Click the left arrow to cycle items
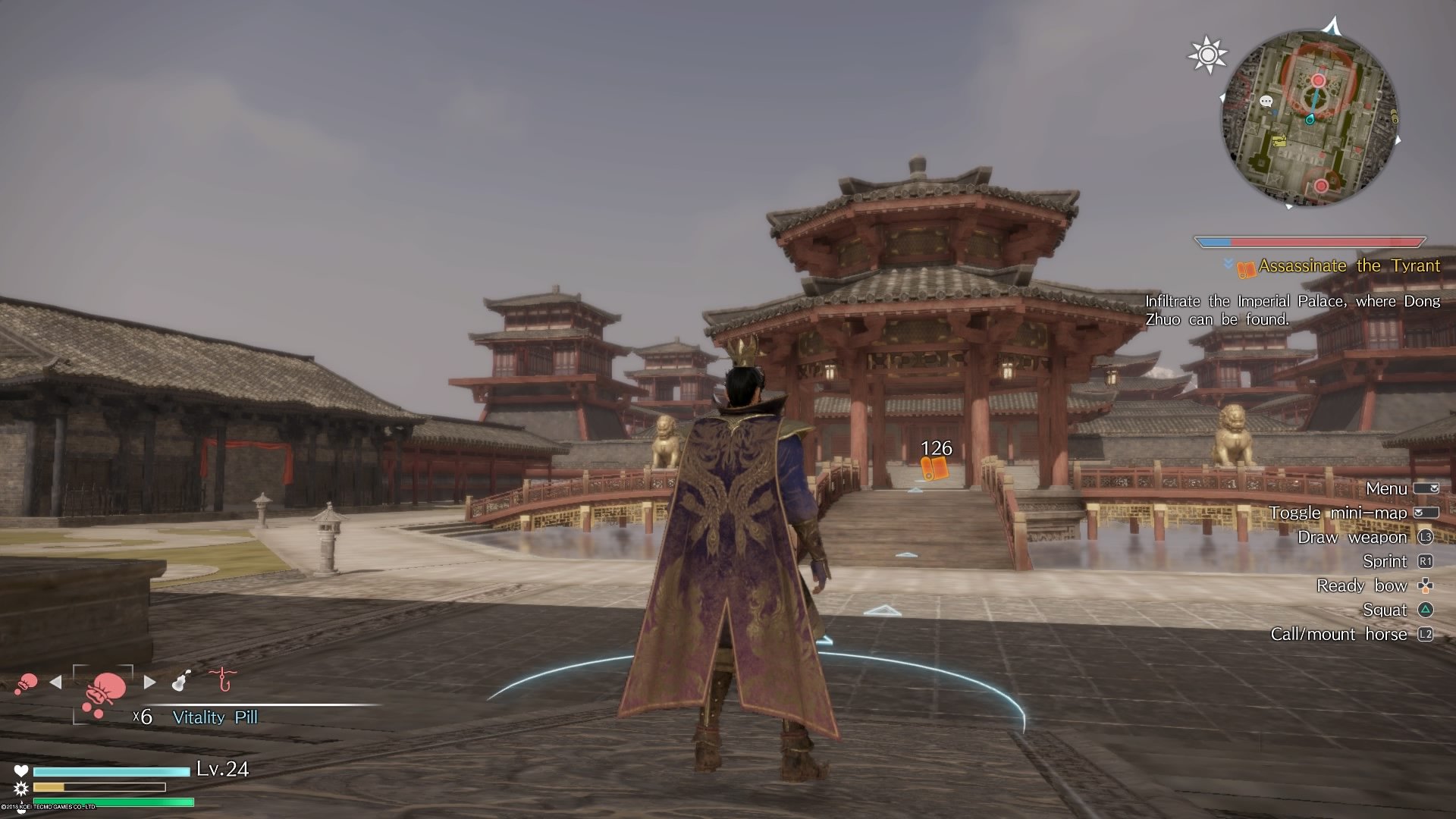 coord(55,681)
